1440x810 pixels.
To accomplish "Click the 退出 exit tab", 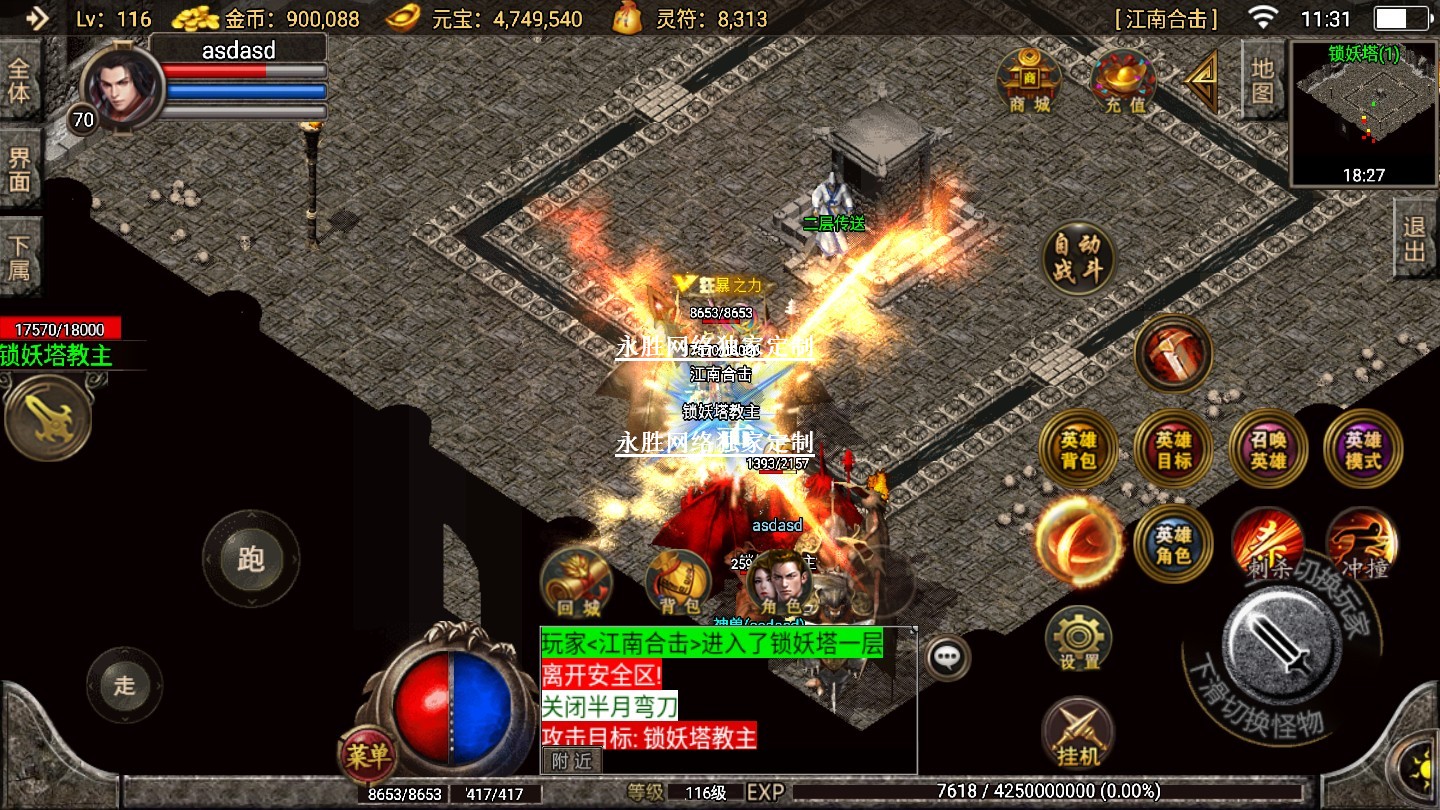I will [x=1415, y=238].
